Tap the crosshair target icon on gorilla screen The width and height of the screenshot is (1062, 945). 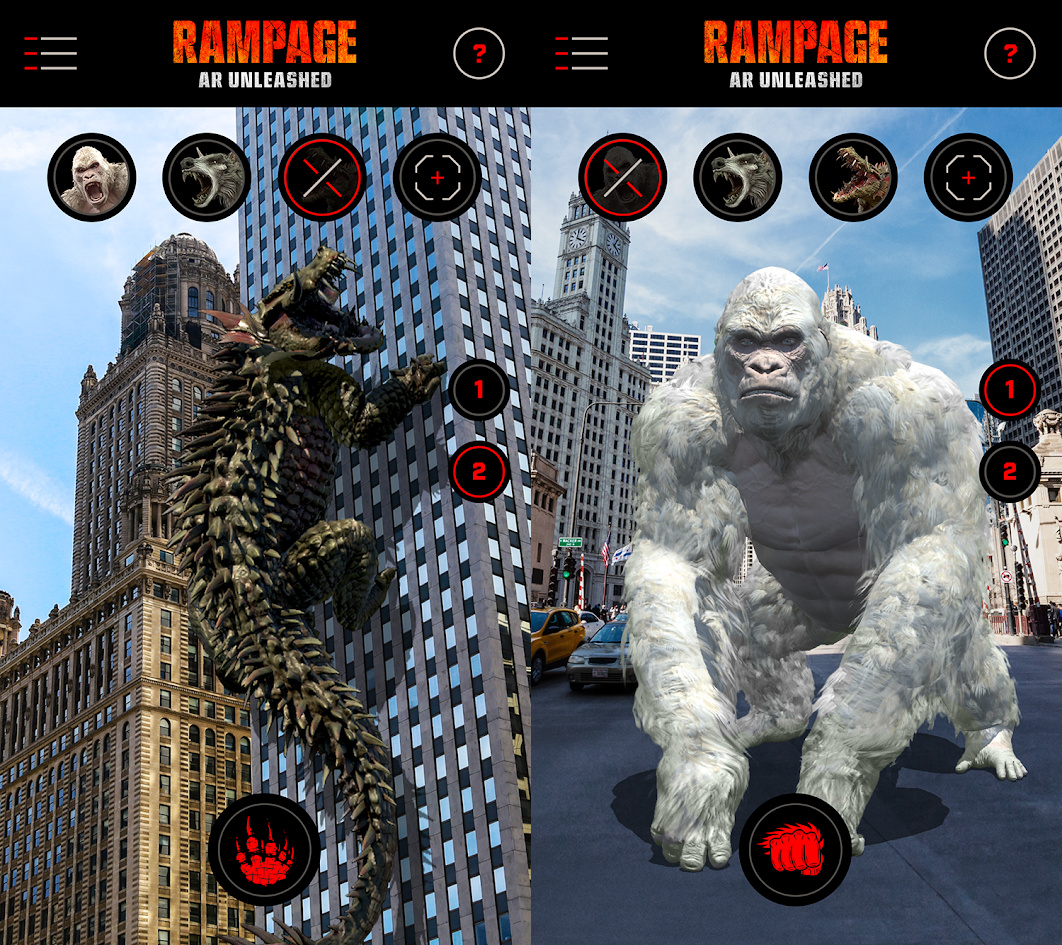tap(968, 178)
